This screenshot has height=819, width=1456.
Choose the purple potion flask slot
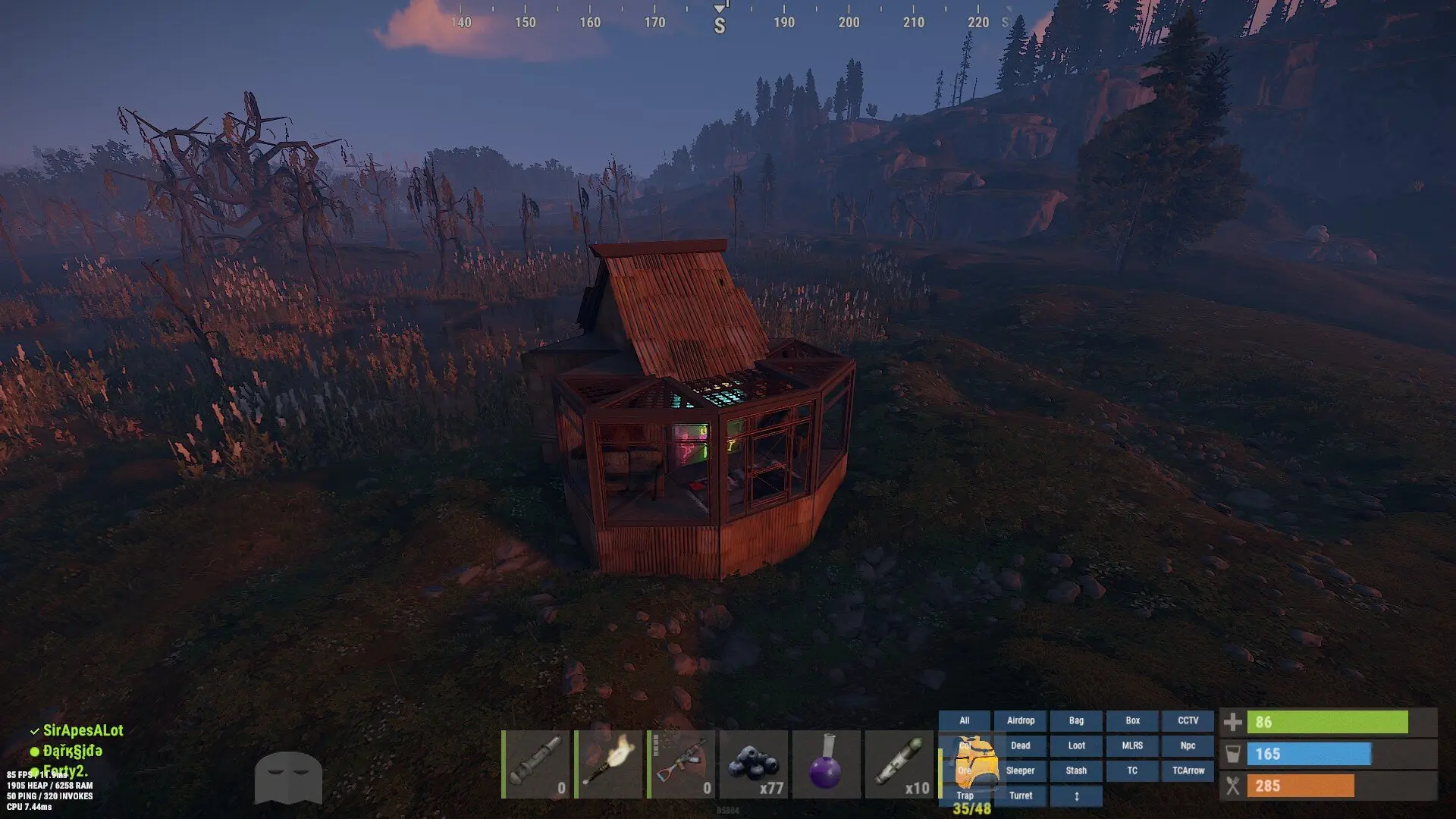pyautogui.click(x=827, y=764)
